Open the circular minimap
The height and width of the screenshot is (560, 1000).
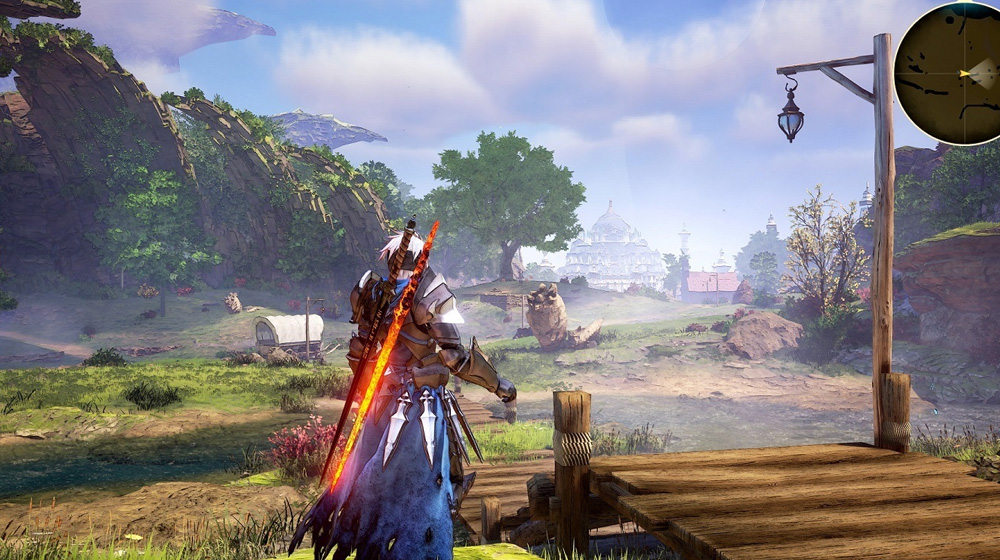pos(950,72)
